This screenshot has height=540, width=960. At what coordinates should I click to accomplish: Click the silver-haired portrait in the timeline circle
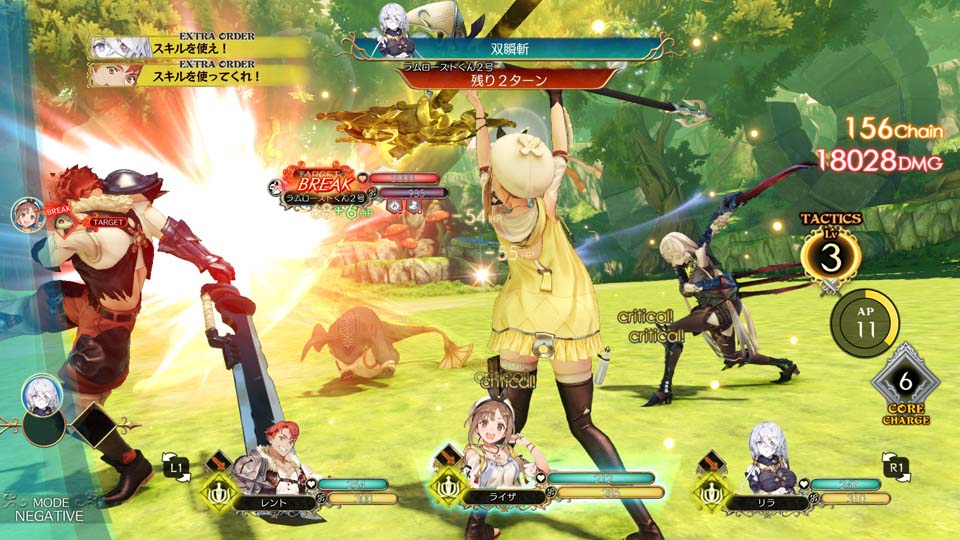point(43,394)
